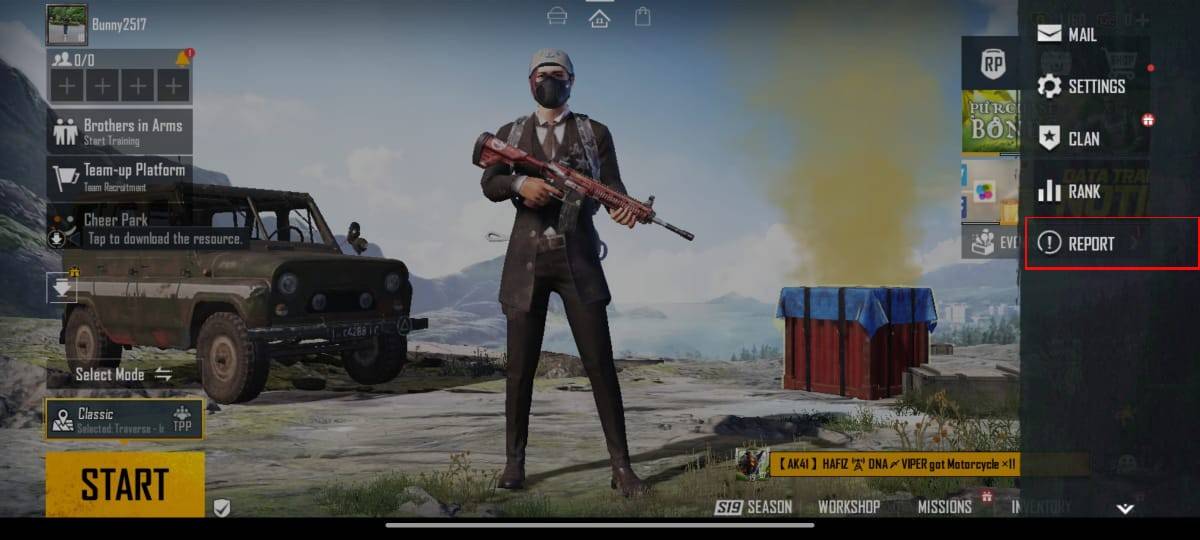Click Bunny2517's profile avatar

click(x=67, y=24)
